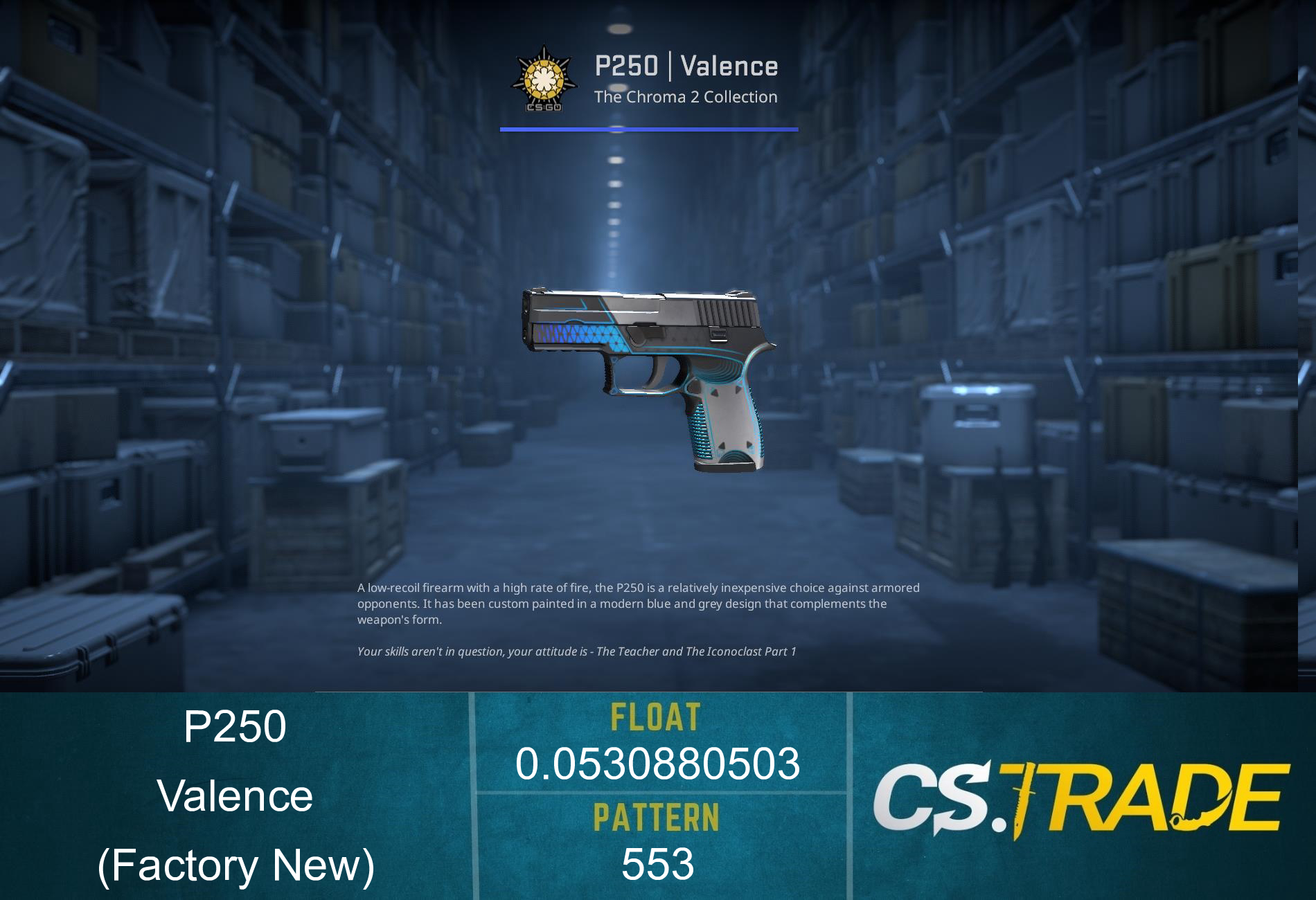The height and width of the screenshot is (900, 1316).
Task: Expand the P250 | Valence title header
Action: (686, 66)
